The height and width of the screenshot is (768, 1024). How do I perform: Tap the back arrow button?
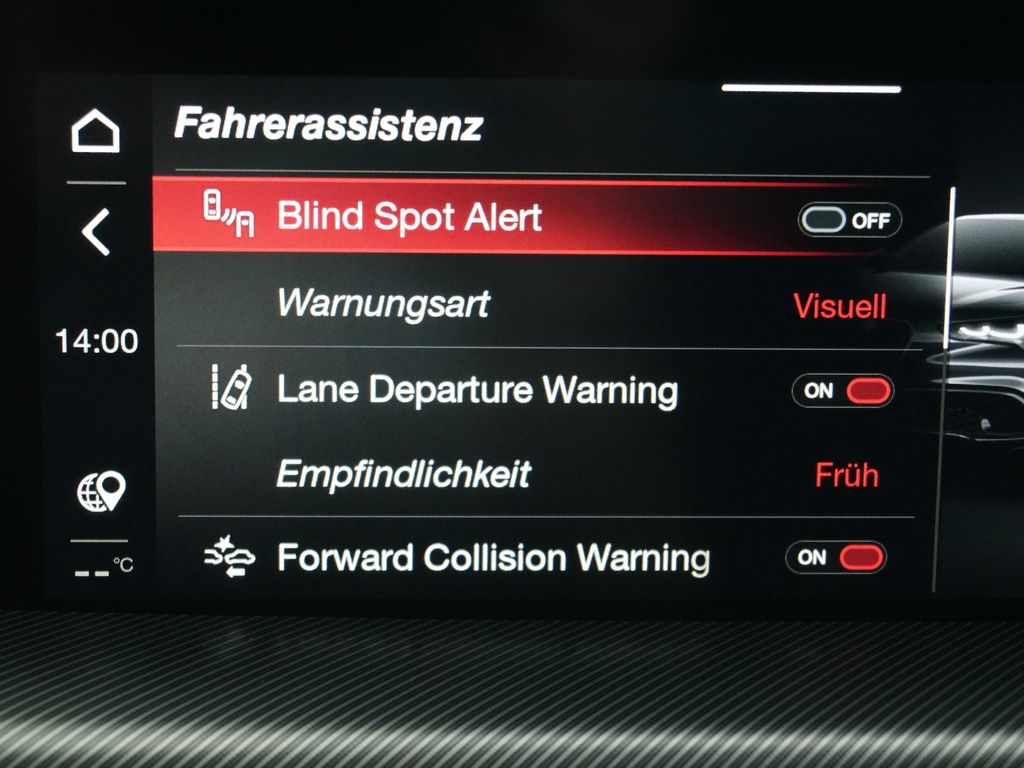[96, 233]
